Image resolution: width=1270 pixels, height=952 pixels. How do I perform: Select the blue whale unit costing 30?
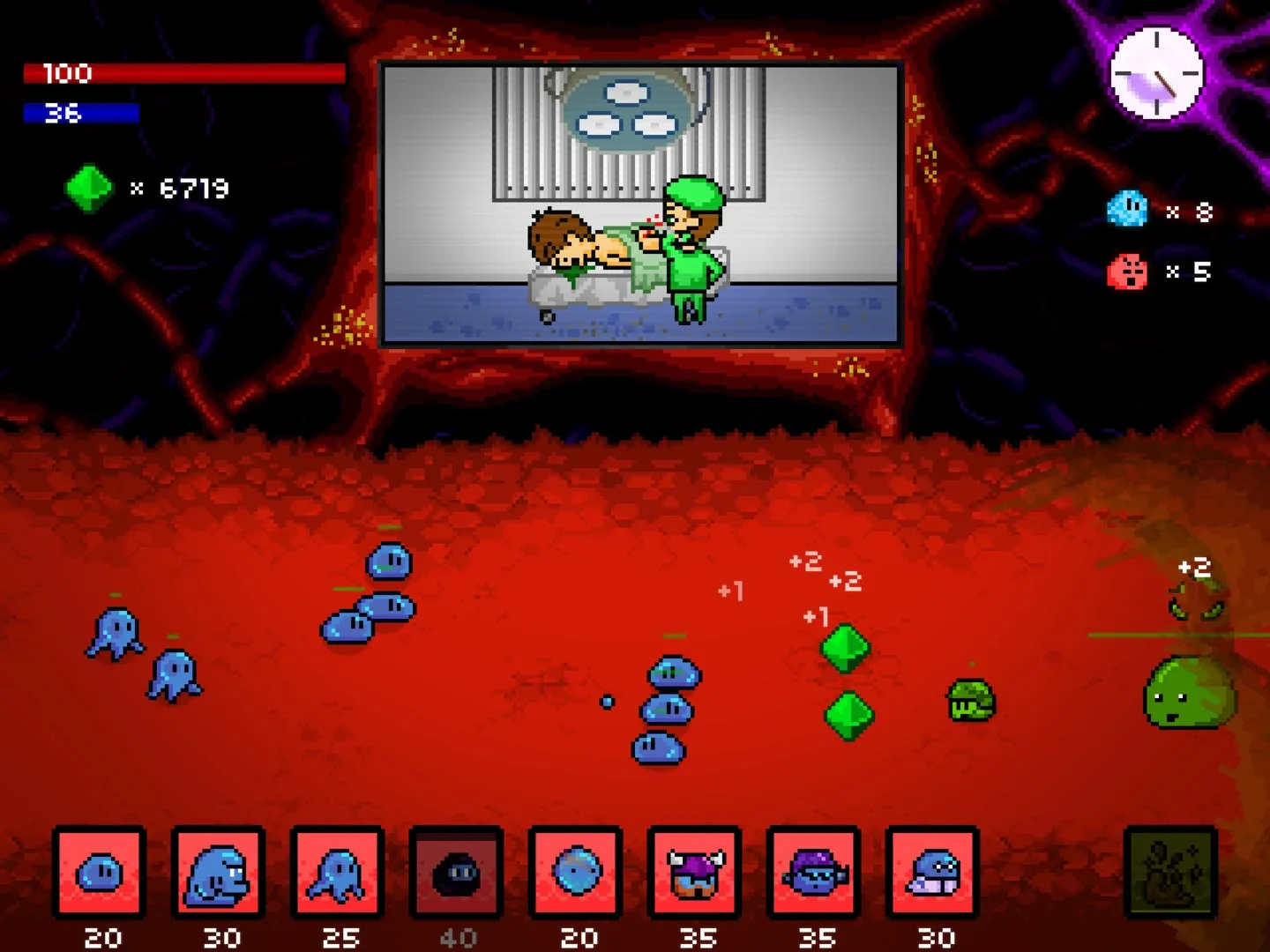point(219,874)
